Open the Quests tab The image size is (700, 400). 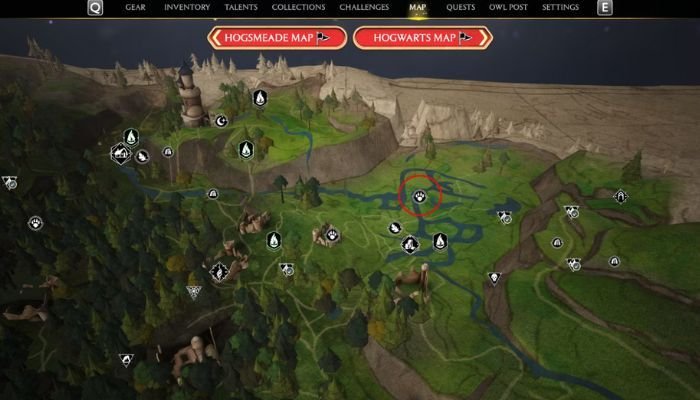(x=460, y=7)
